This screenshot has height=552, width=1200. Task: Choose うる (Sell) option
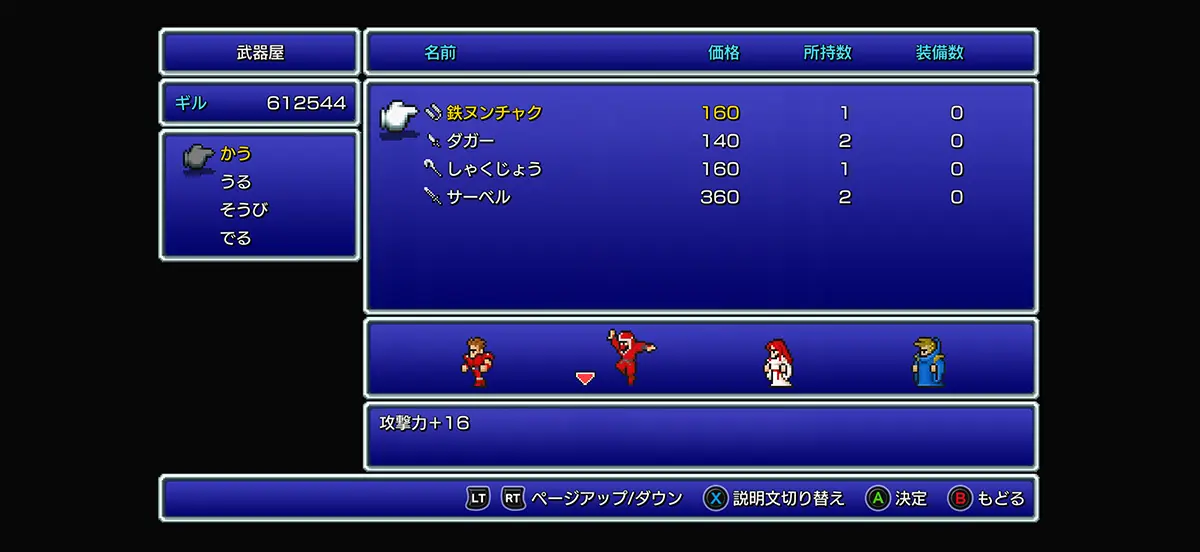coord(236,182)
